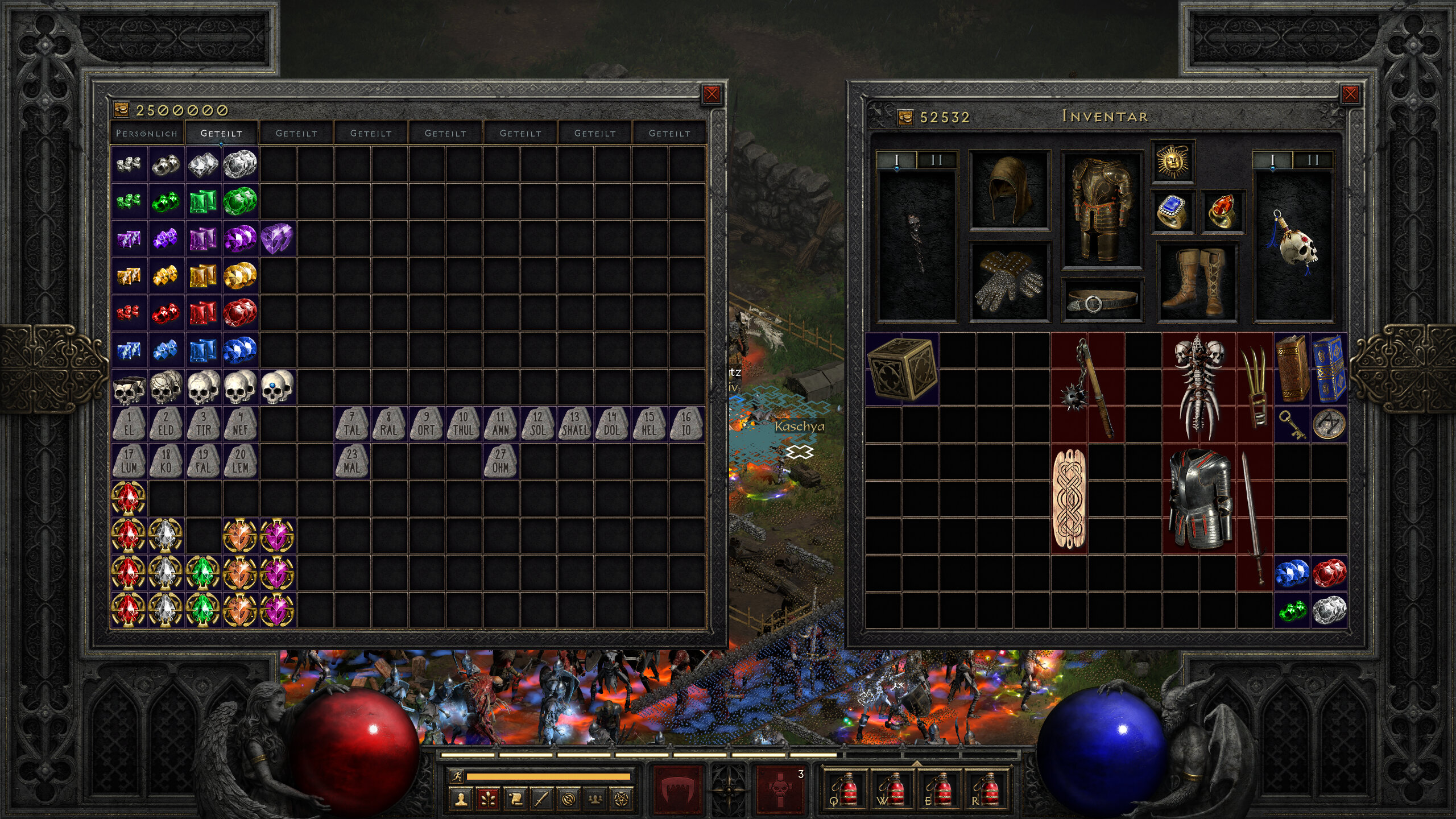Click the equipped leather boots

tap(1197, 282)
